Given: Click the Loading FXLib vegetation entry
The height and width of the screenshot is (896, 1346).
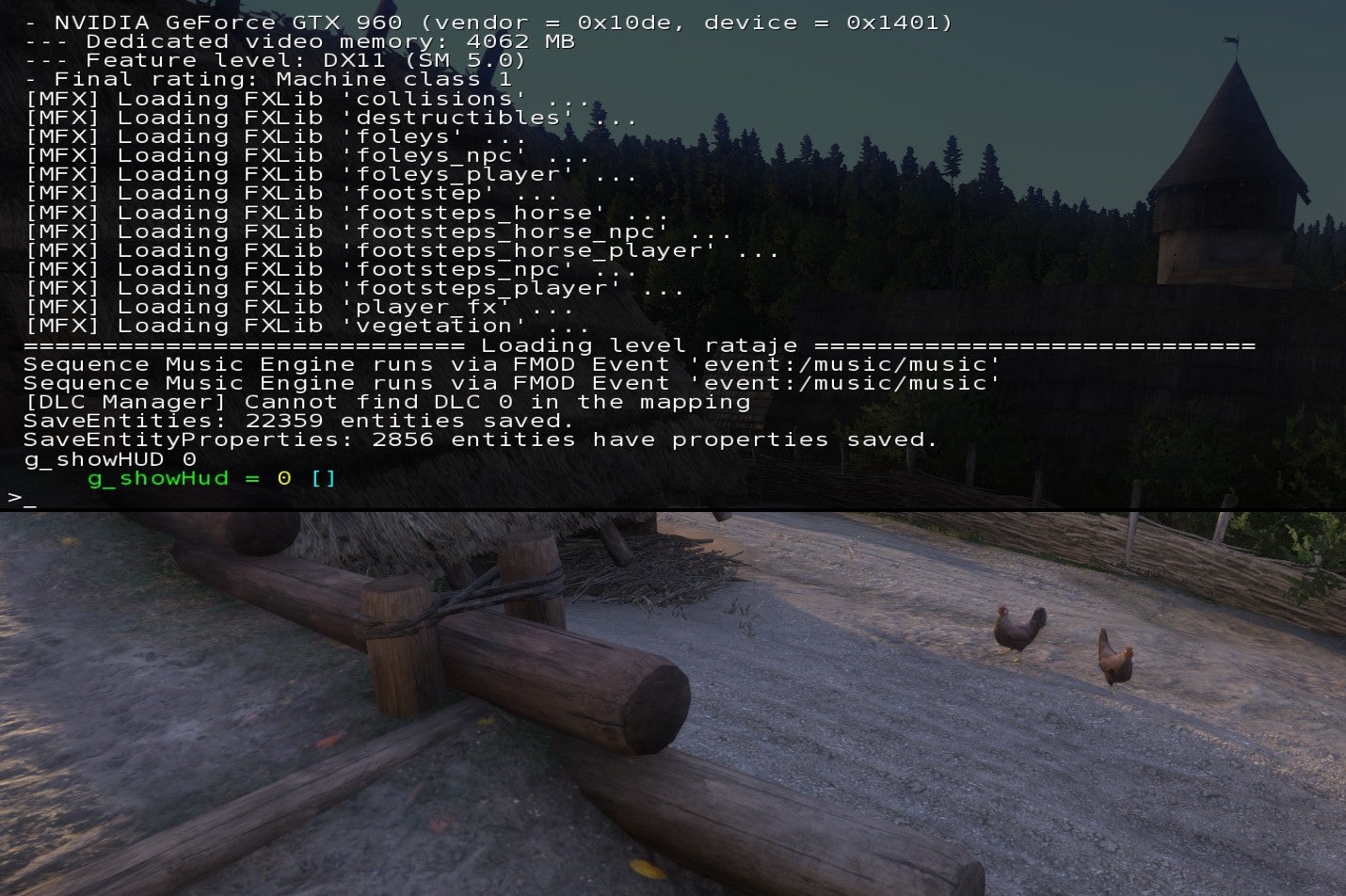Looking at the screenshot, I should pos(311,325).
